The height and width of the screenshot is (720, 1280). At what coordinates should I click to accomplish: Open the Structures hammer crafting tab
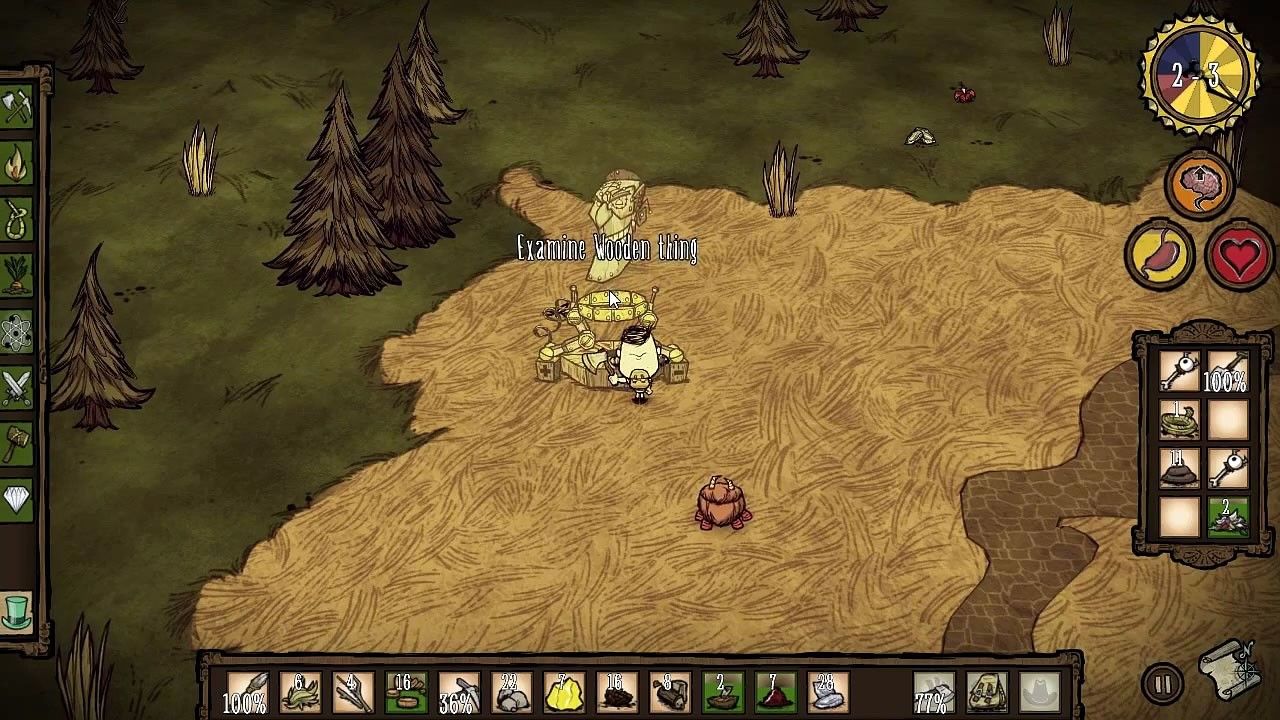[17, 443]
